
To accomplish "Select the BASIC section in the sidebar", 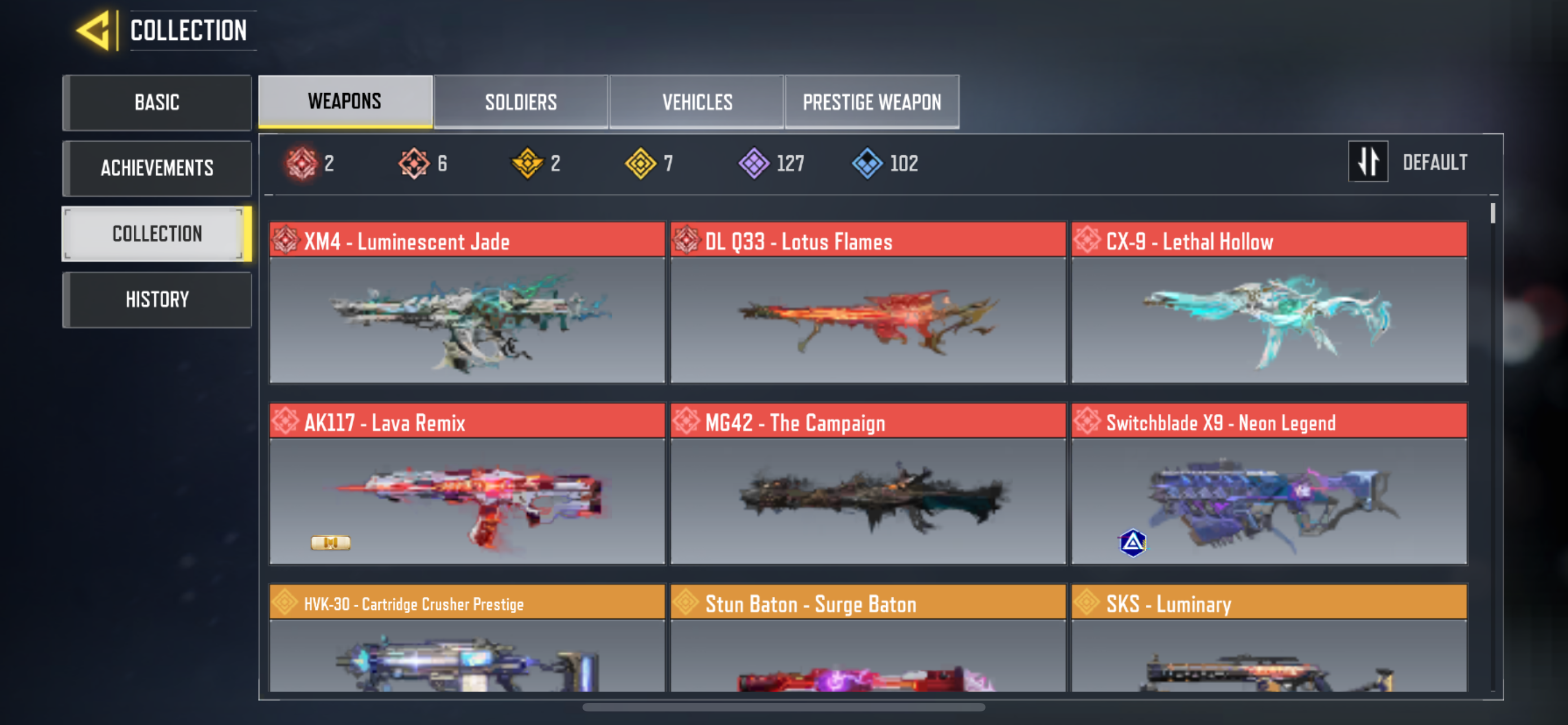I will (x=156, y=102).
